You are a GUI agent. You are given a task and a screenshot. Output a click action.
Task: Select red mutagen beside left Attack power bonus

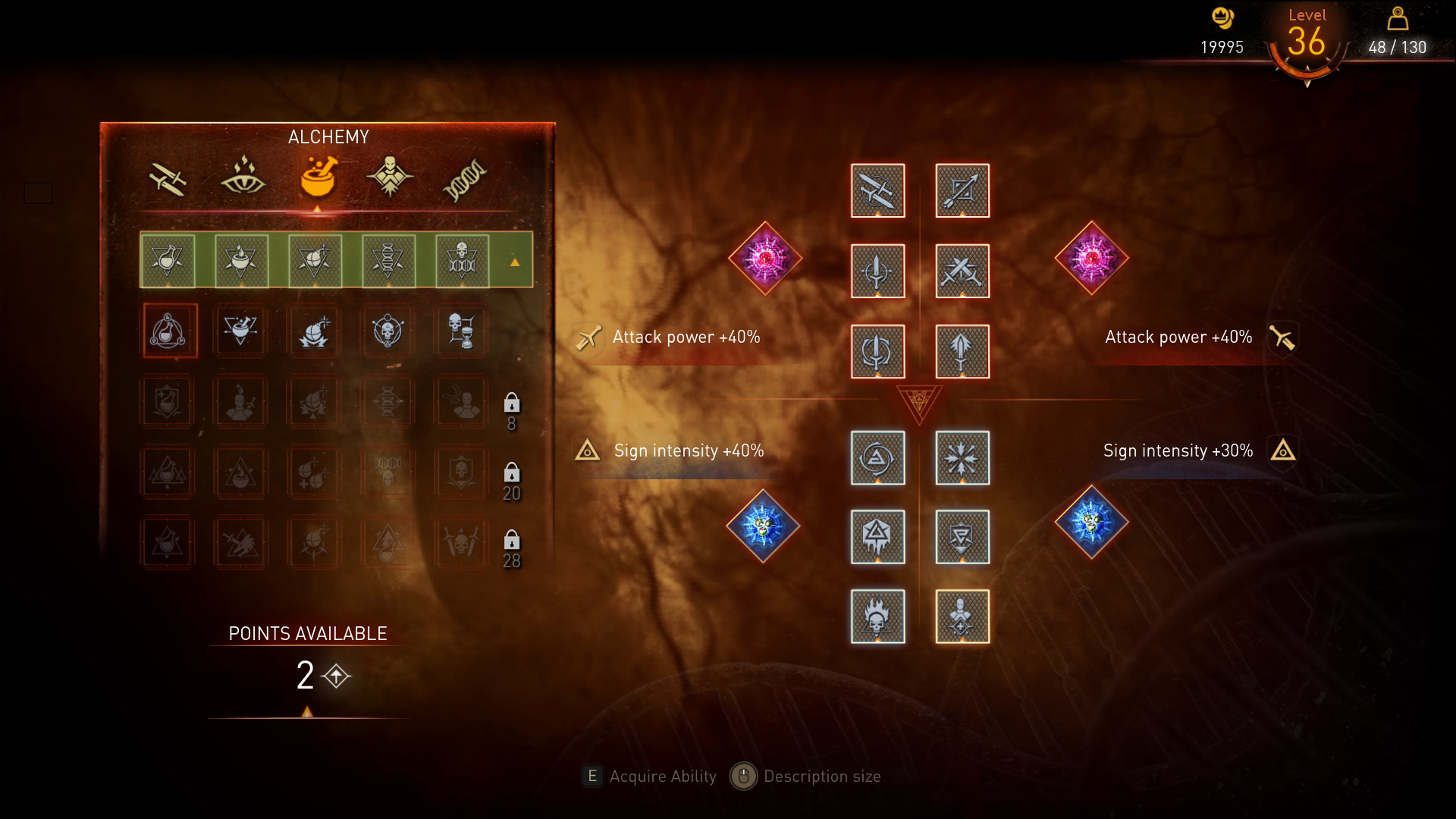[x=764, y=259]
